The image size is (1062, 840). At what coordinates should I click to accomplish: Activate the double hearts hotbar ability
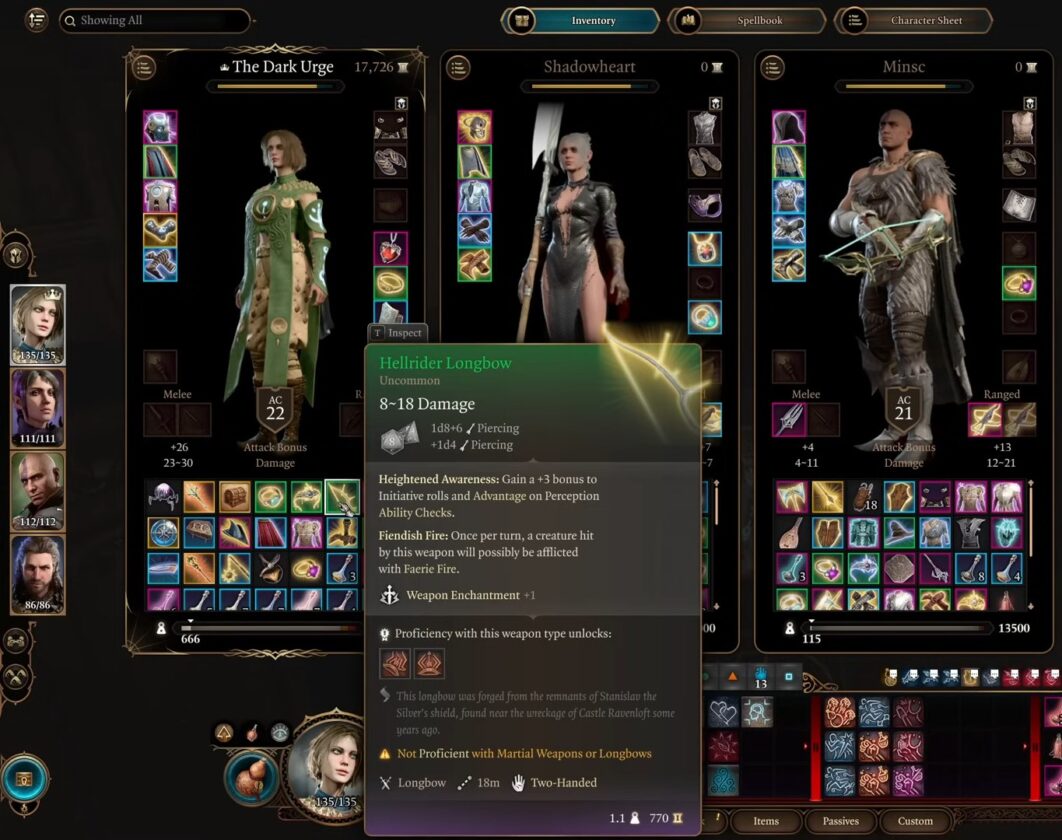(723, 712)
